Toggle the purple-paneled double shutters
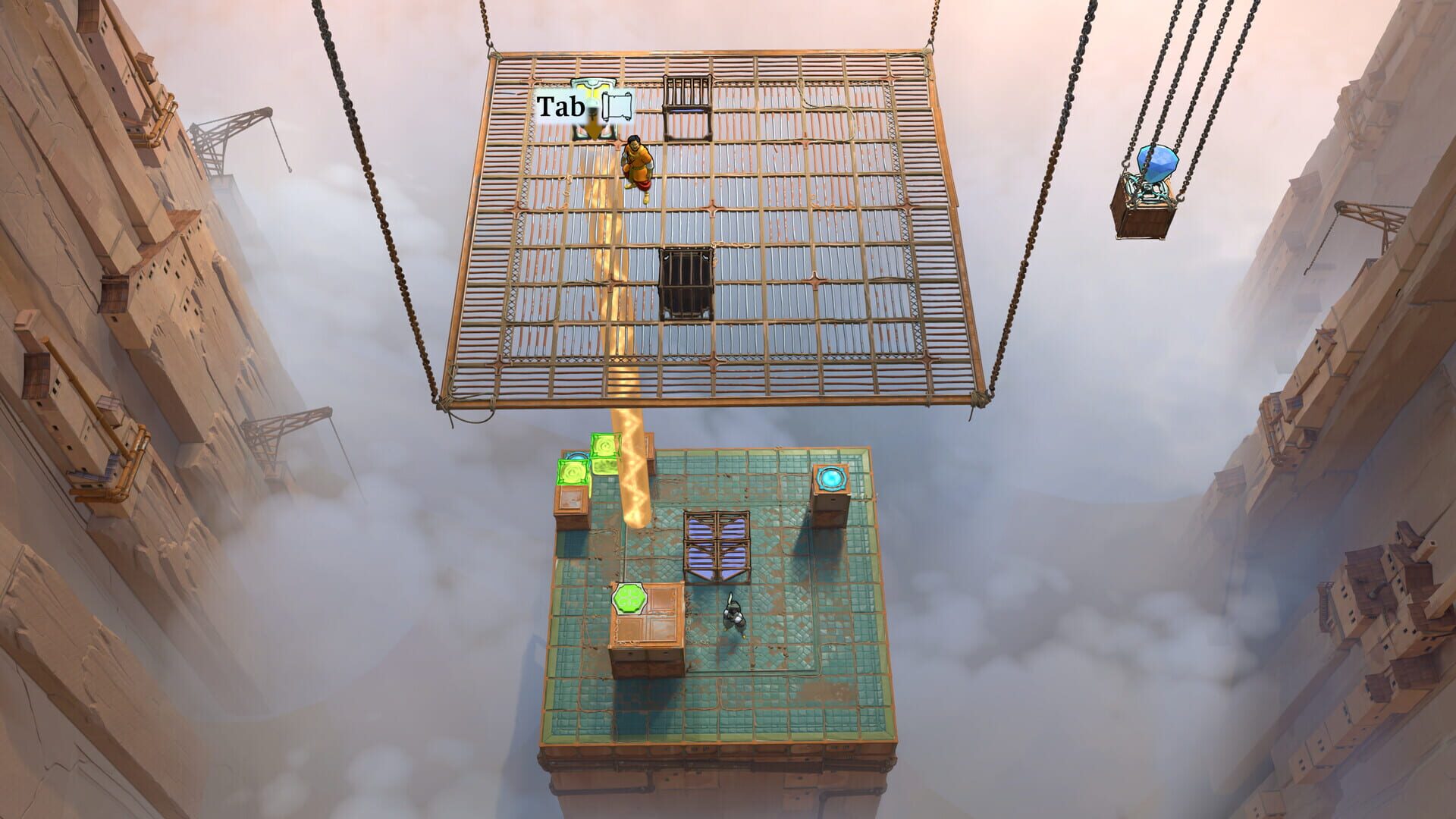 [717, 545]
